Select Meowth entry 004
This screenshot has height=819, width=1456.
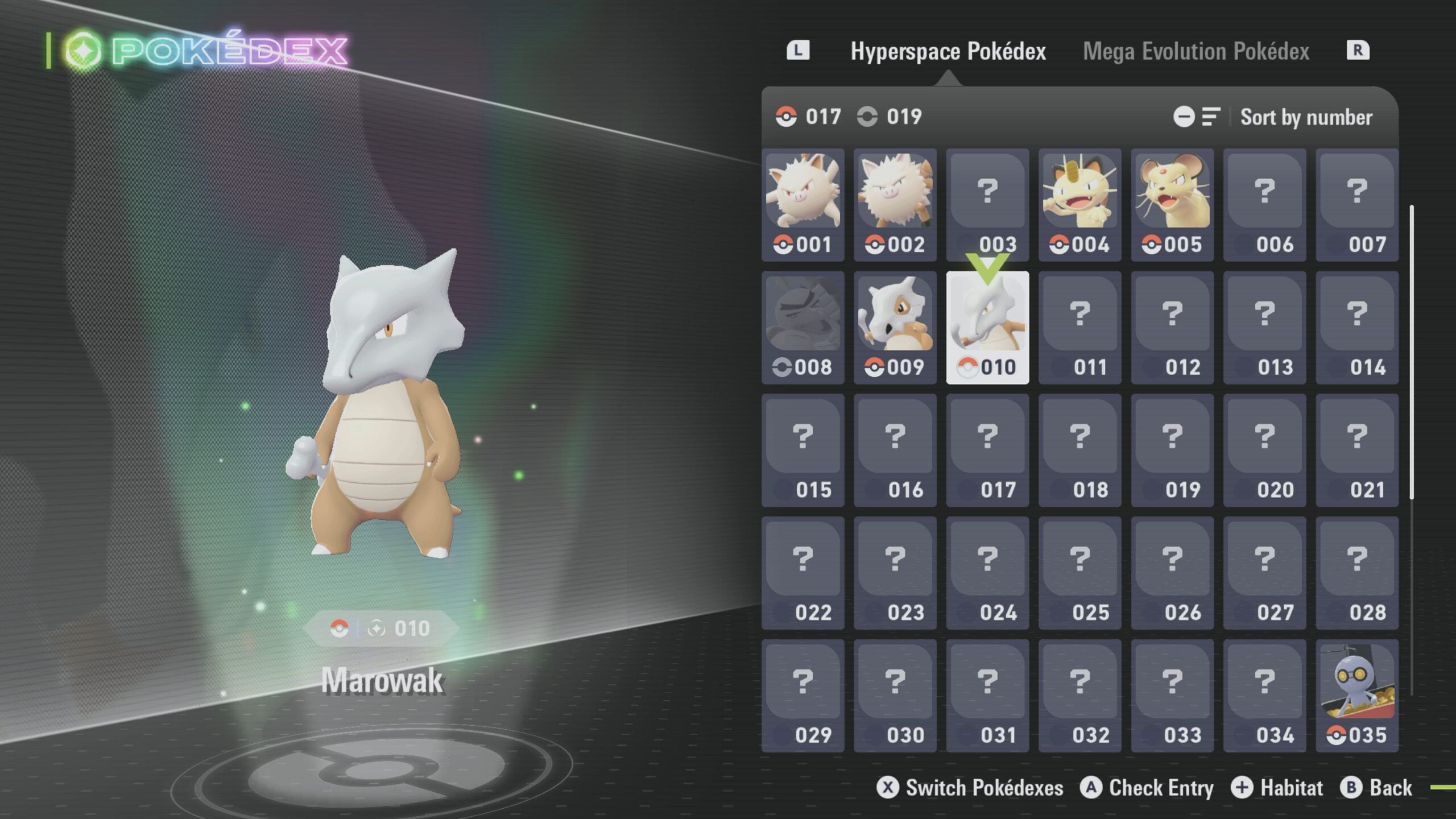(1079, 205)
